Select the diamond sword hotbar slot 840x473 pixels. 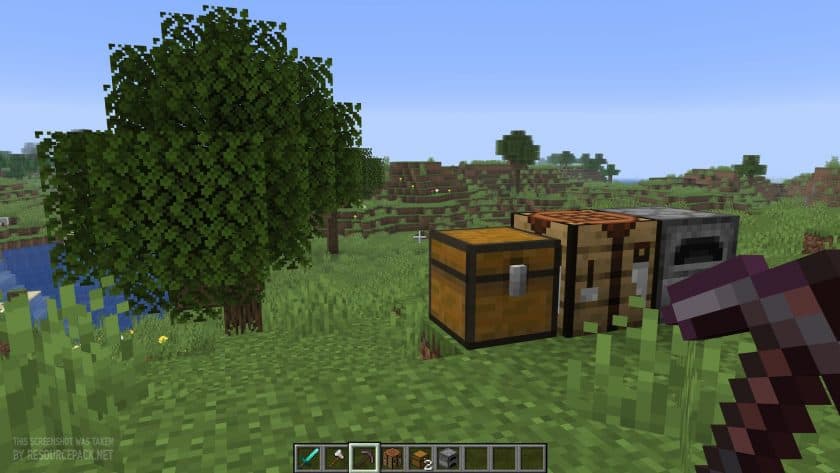(309, 457)
